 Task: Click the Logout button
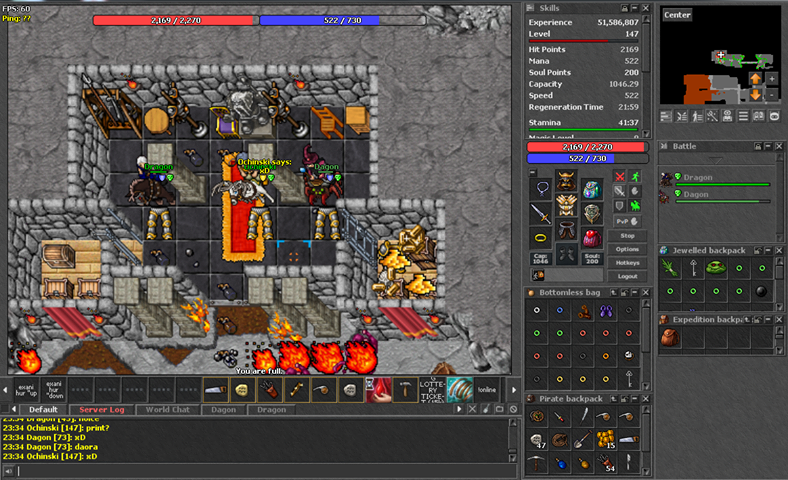pyautogui.click(x=627, y=276)
